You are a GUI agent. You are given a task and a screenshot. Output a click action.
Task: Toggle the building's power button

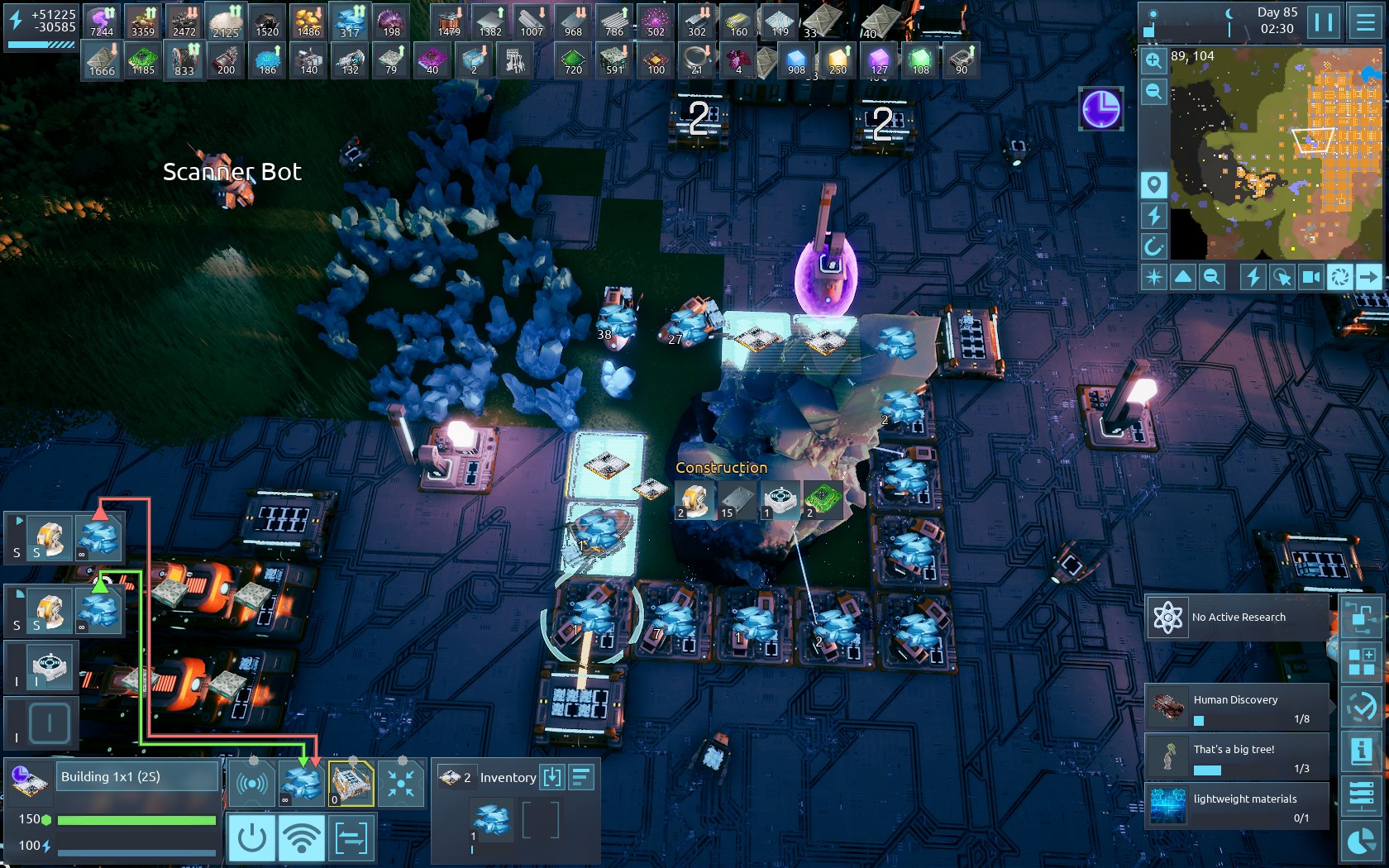(x=251, y=838)
